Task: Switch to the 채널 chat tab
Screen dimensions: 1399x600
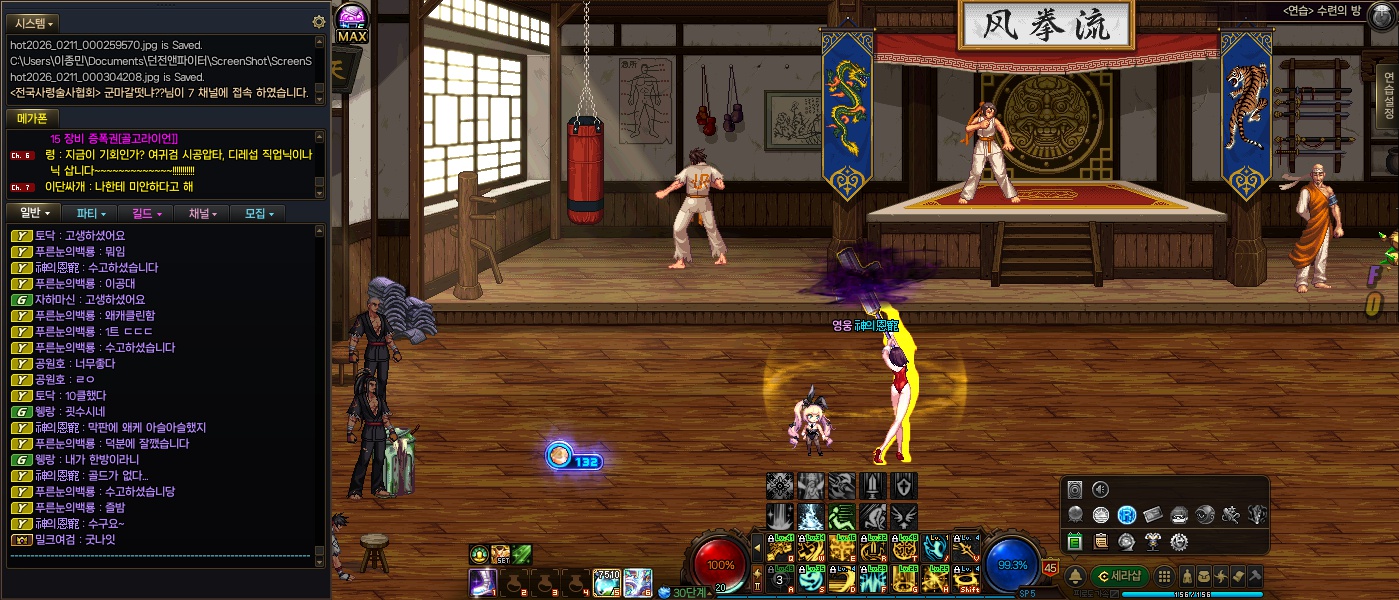Action: point(201,213)
